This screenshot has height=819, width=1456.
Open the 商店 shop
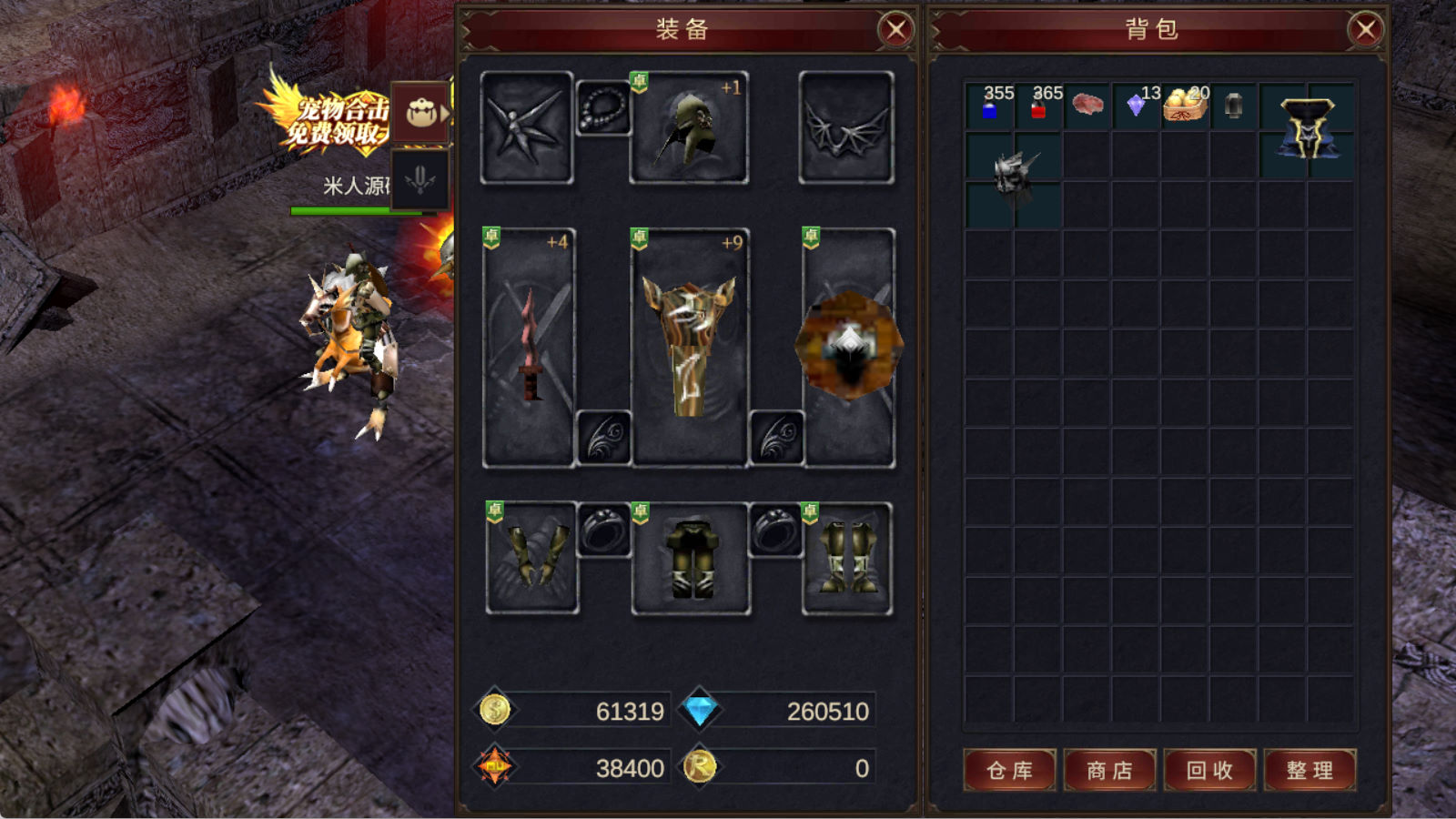1110,771
